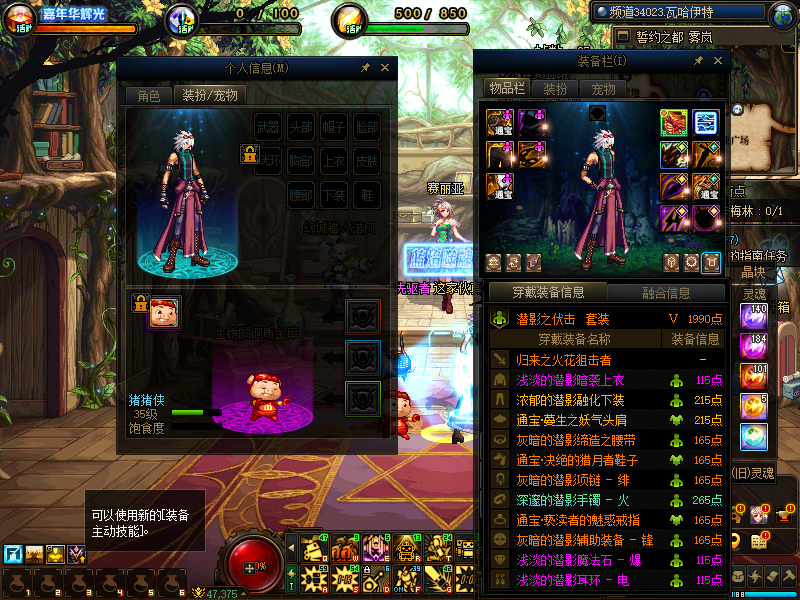The height and width of the screenshot is (600, 800).
Task: Click the red dragon title equipment slot
Action: (x=673, y=122)
